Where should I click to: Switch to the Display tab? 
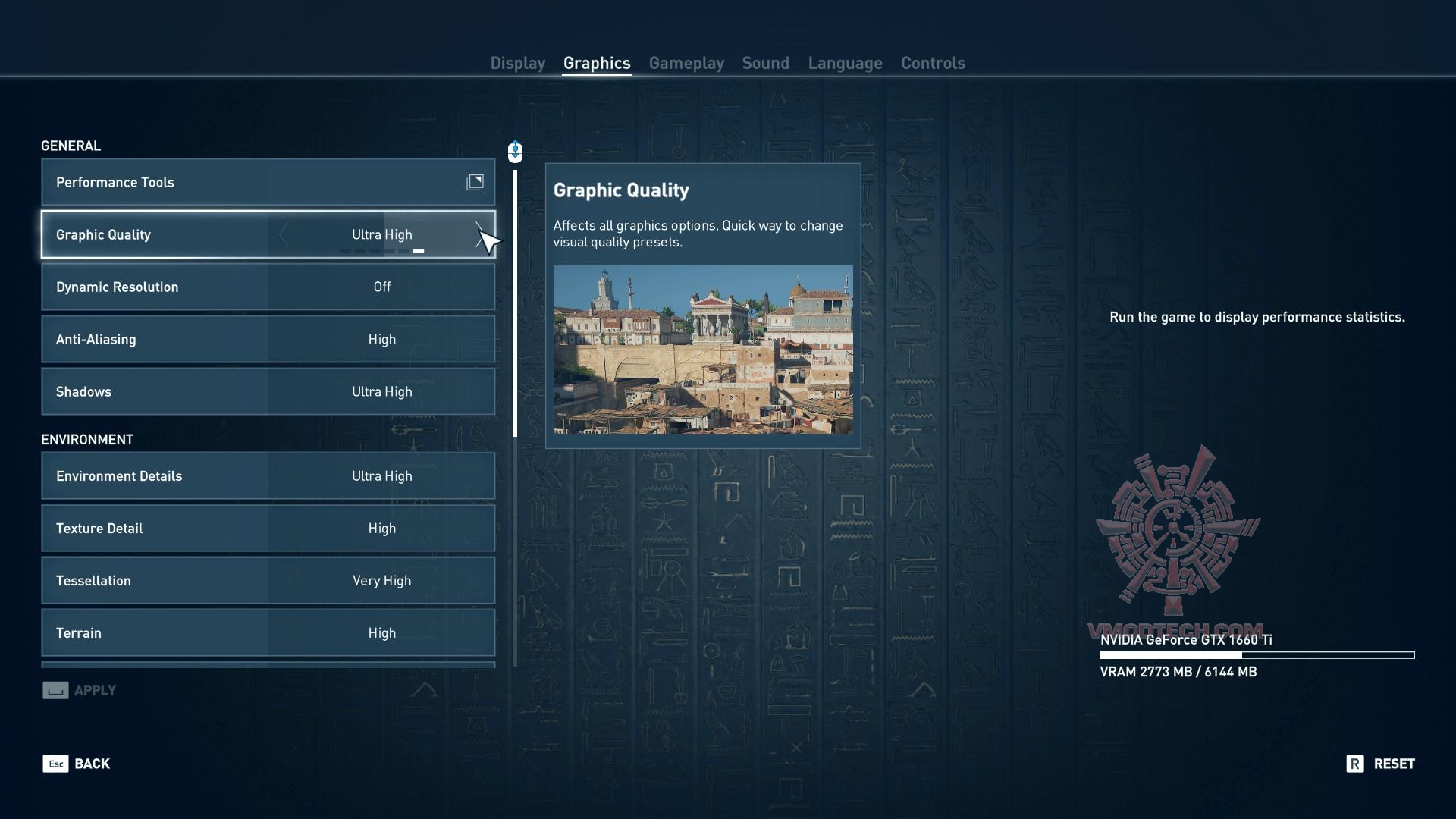pyautogui.click(x=517, y=63)
